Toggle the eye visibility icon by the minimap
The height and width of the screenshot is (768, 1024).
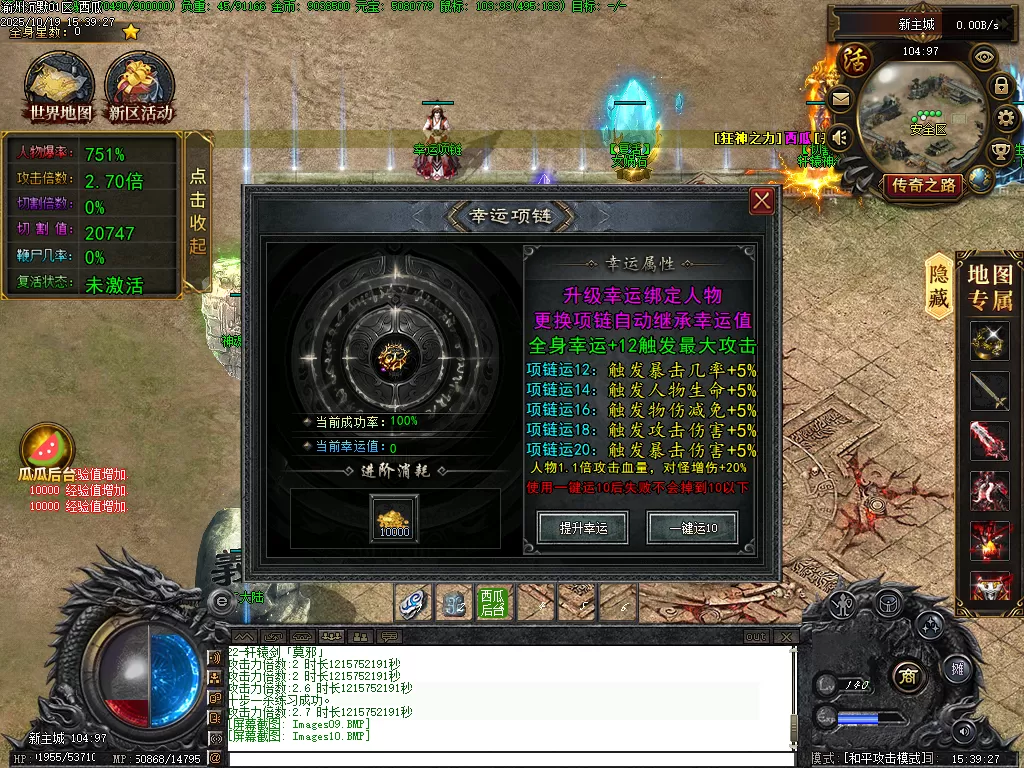click(x=984, y=56)
